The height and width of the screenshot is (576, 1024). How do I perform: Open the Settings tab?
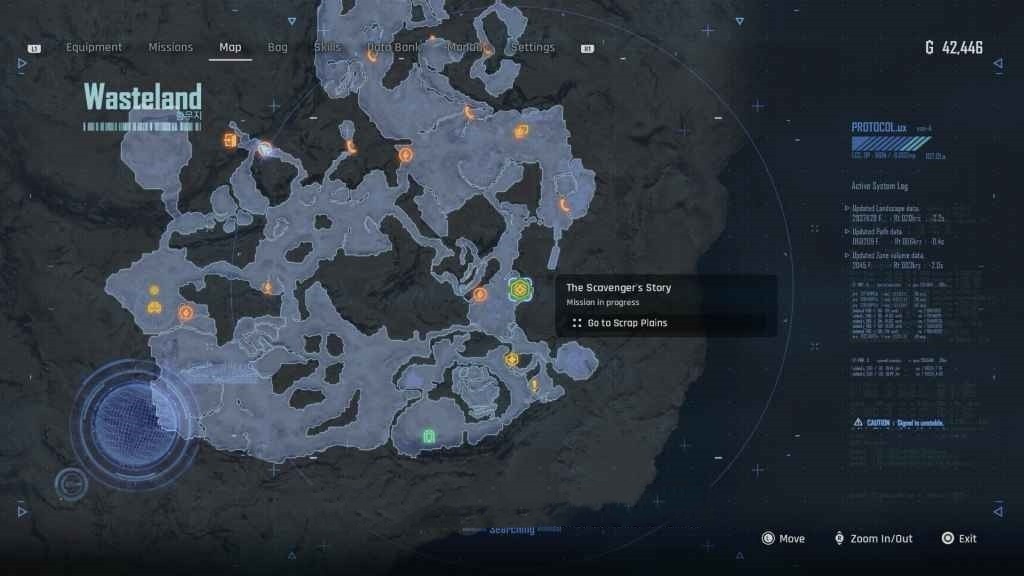[532, 47]
